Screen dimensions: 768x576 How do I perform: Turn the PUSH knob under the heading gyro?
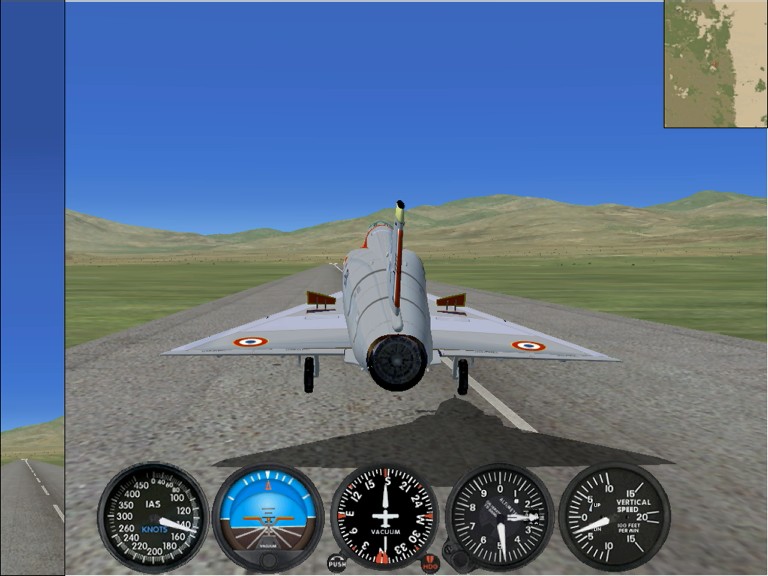[x=337, y=562]
